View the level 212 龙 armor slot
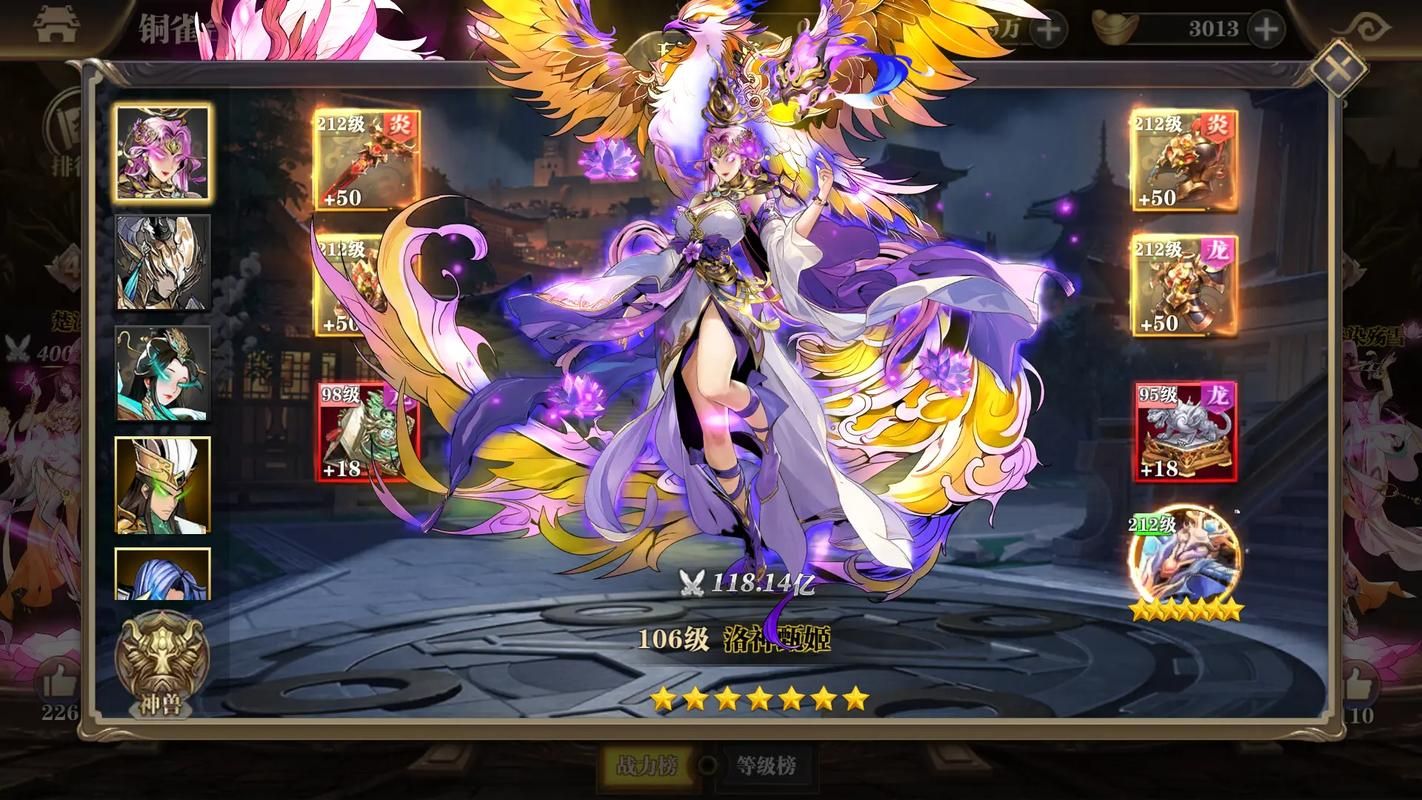 pos(1184,285)
